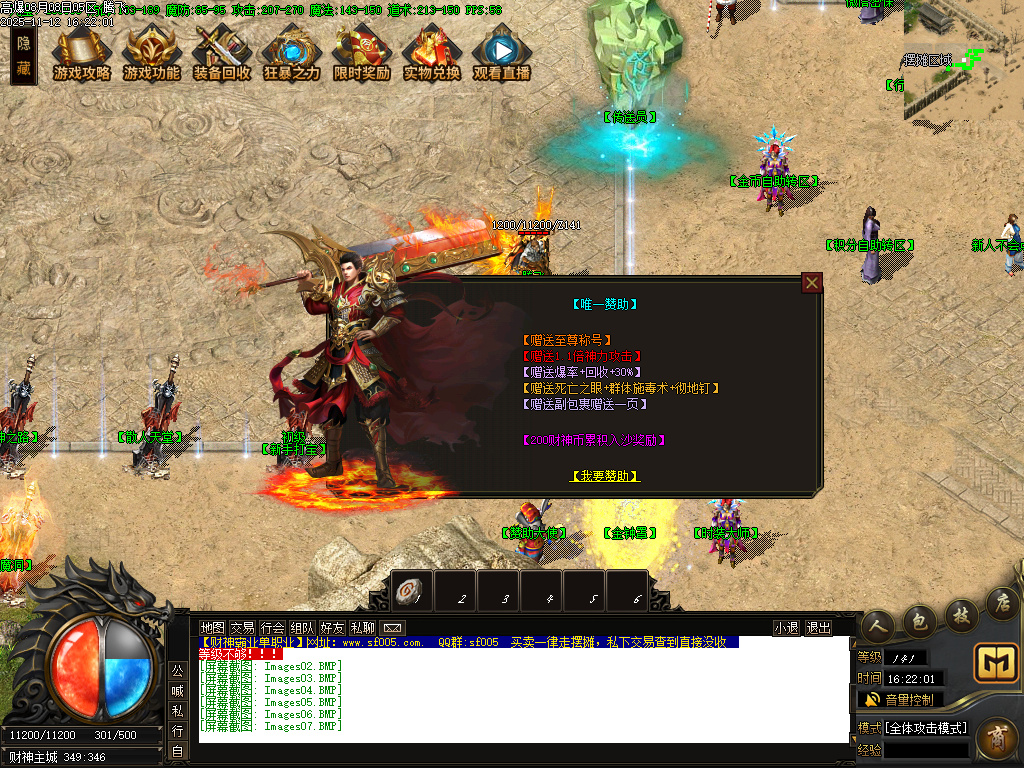
Task: Open the 交易 trade tab
Action: coord(242,628)
